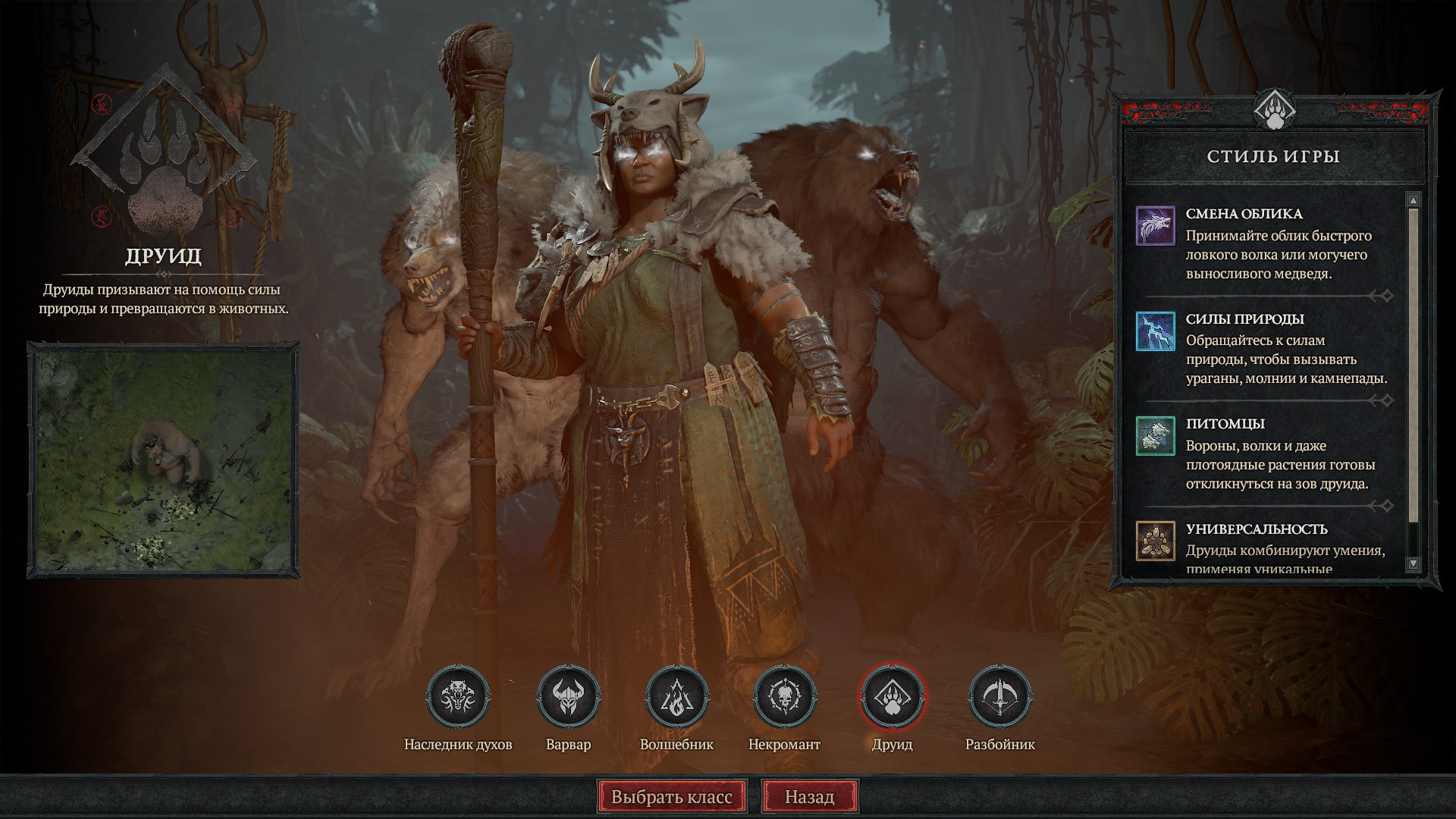Click the Смена облика wolf icon
This screenshot has height=819, width=1456.
(1155, 225)
